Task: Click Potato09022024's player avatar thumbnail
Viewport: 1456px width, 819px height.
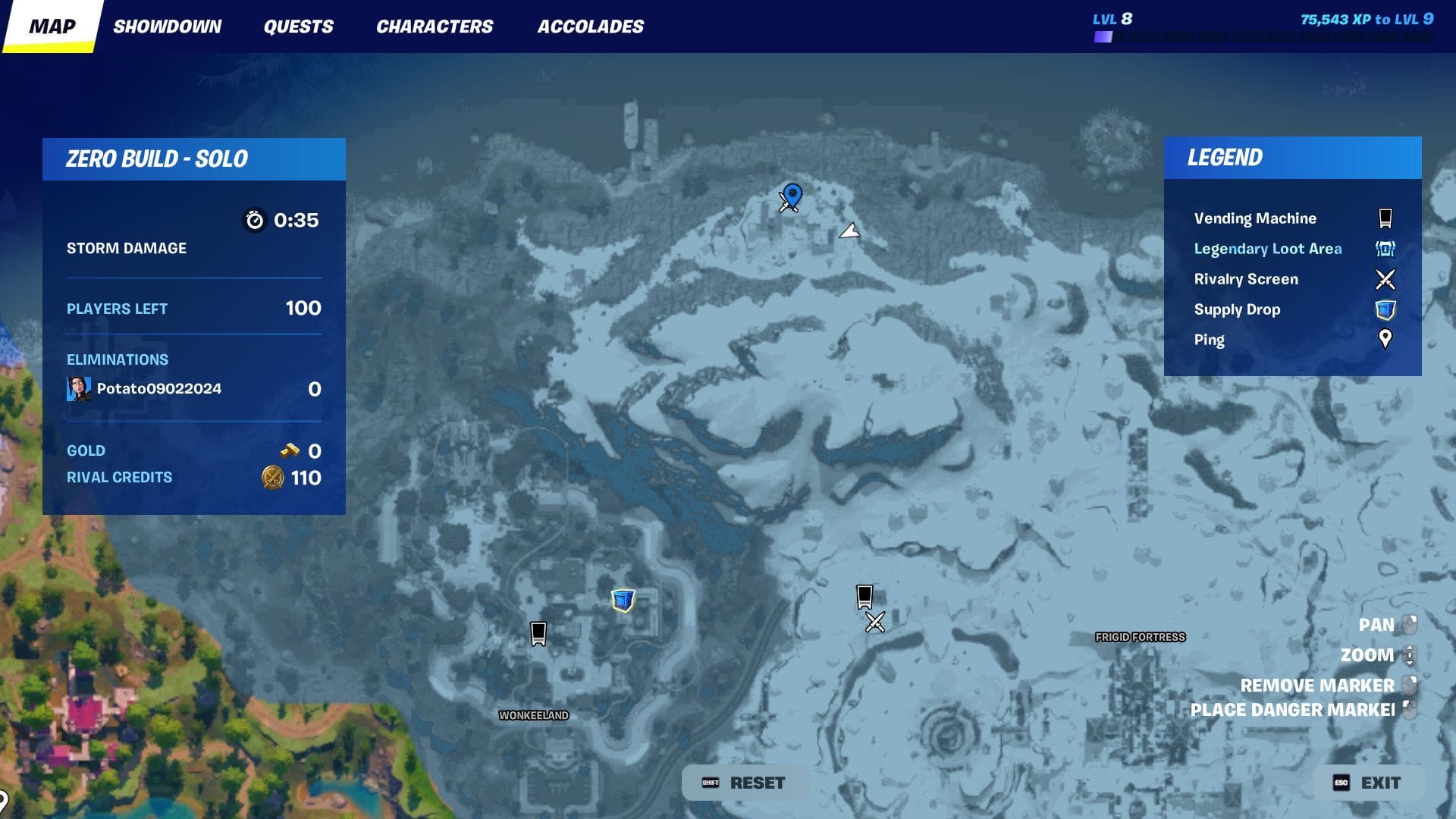Action: point(80,388)
